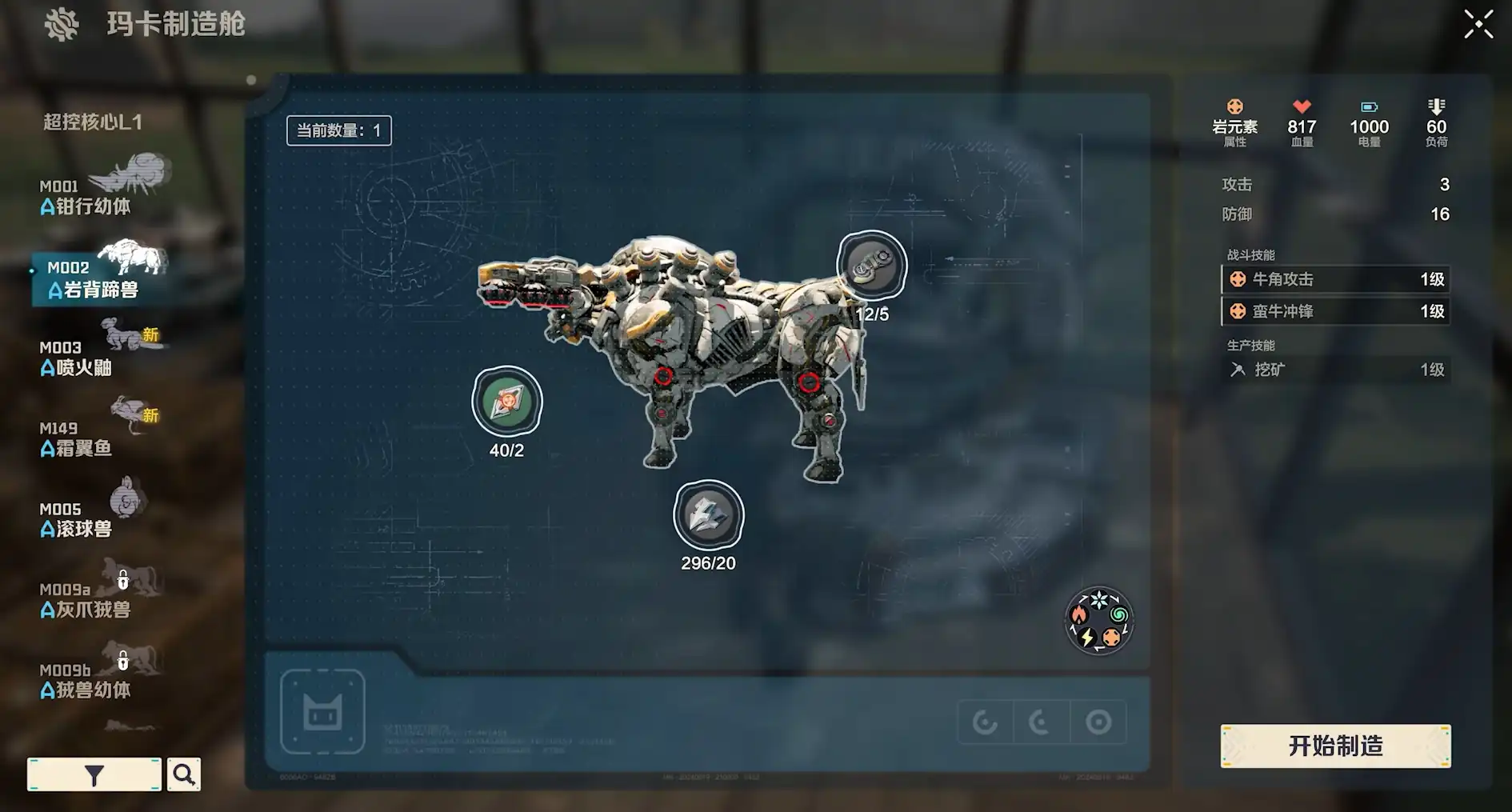Open the filter funnel button
This screenshot has width=1512, height=812.
[94, 774]
